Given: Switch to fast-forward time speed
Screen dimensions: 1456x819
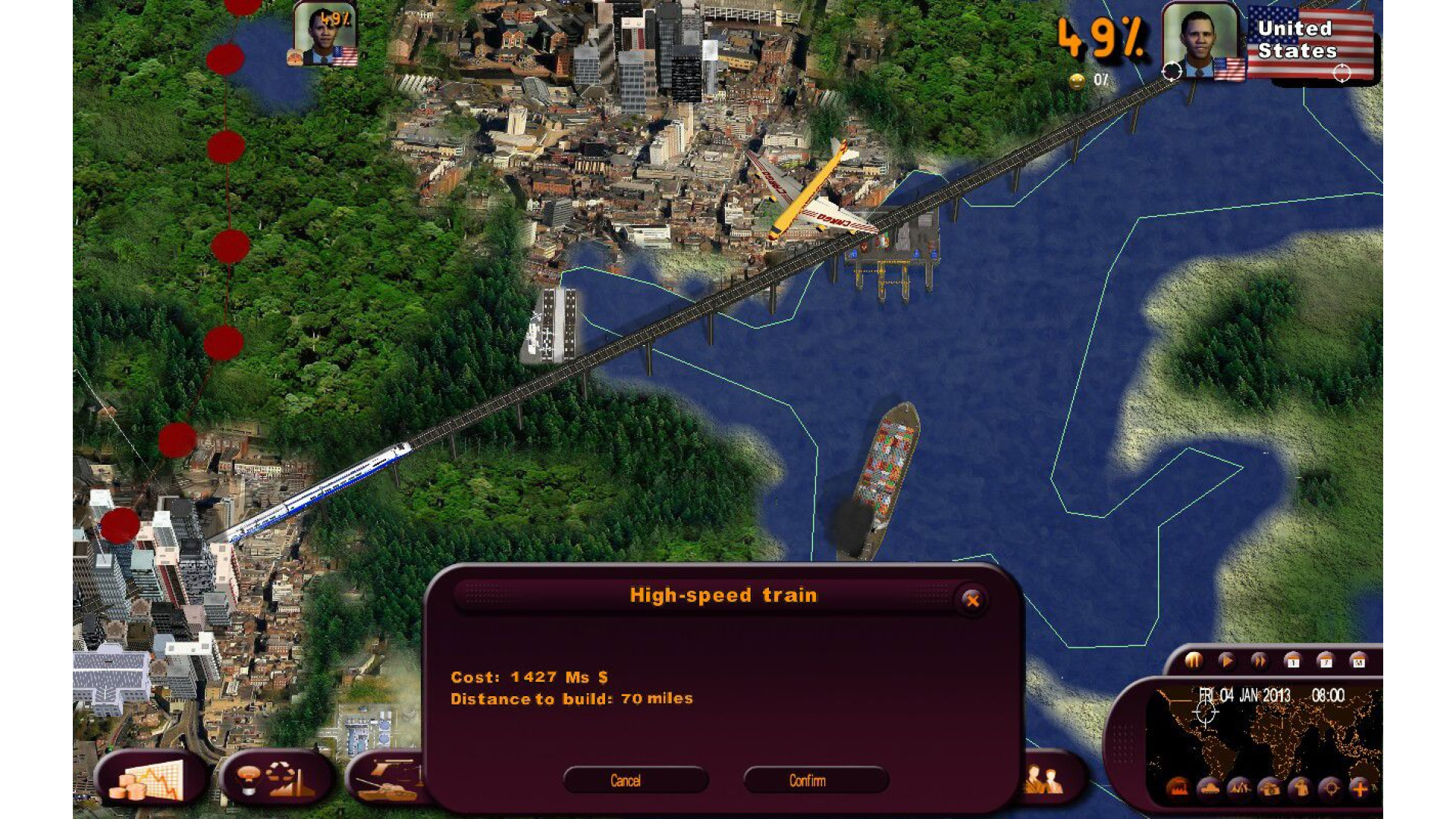Looking at the screenshot, I should (x=1259, y=661).
